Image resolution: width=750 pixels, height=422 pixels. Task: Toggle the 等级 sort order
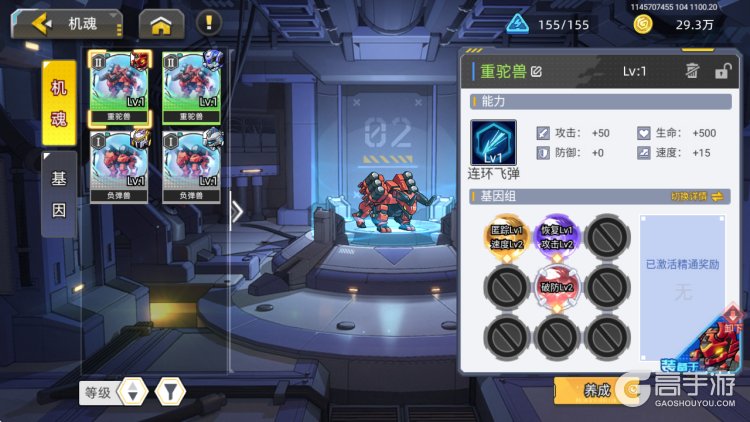point(132,392)
